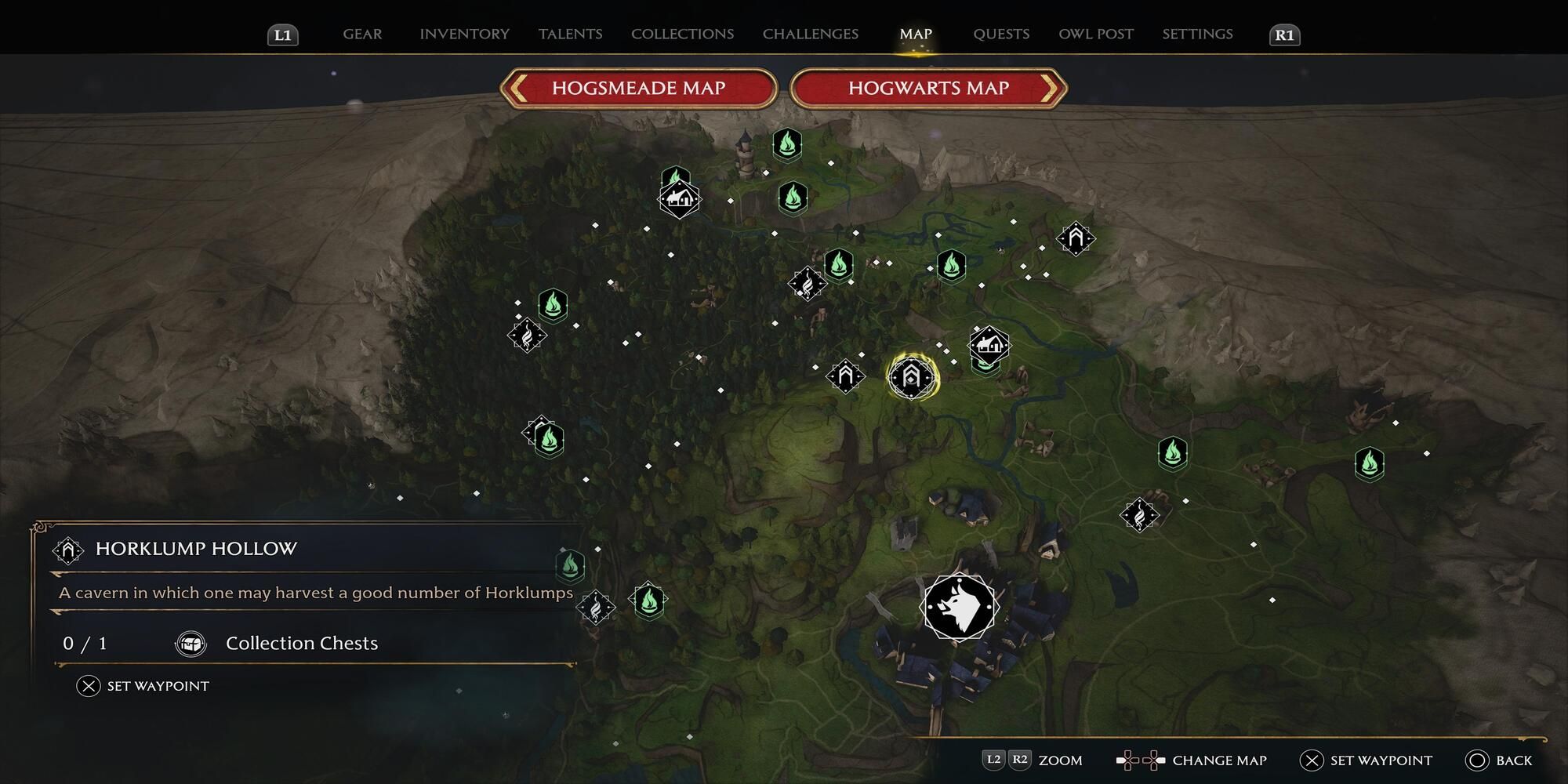This screenshot has height=784, width=1568.
Task: Switch maps using the right arrow on Hogwarts Map banner
Action: tap(1051, 88)
